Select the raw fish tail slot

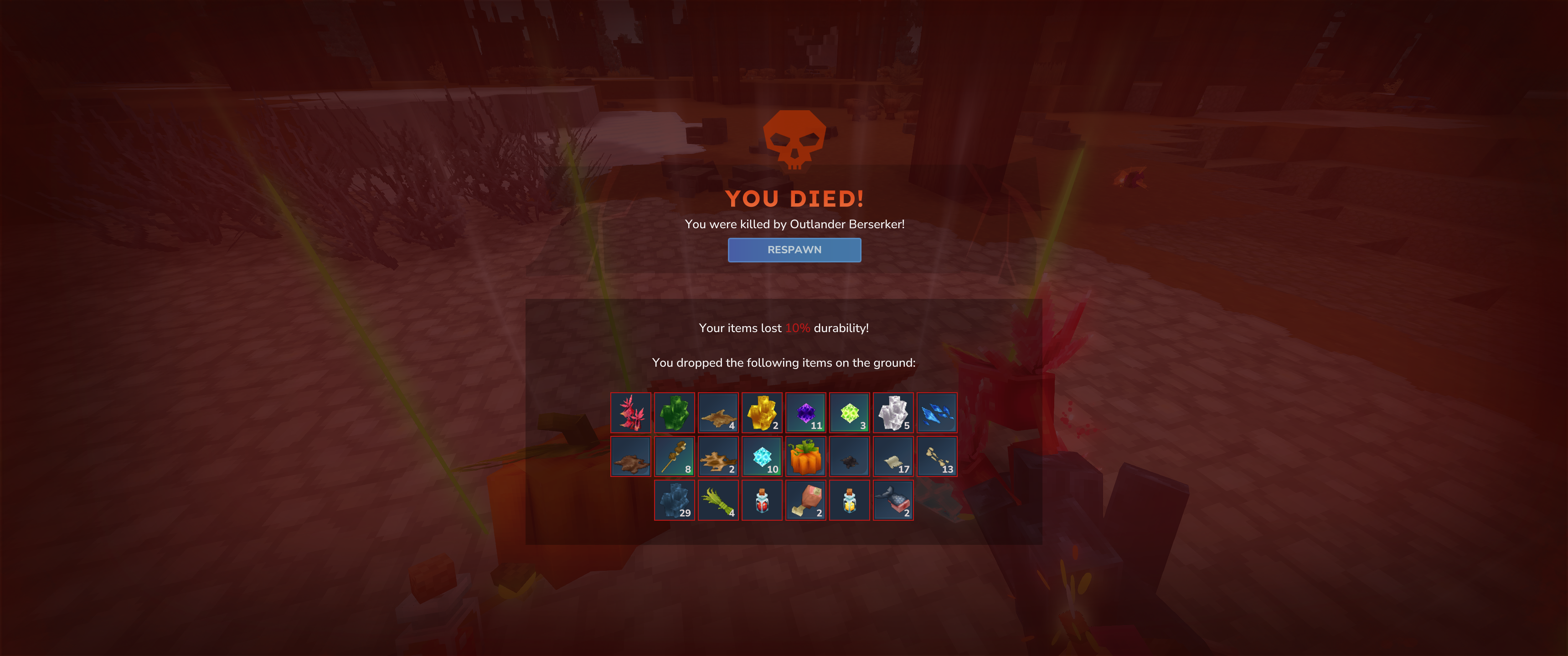point(893,500)
